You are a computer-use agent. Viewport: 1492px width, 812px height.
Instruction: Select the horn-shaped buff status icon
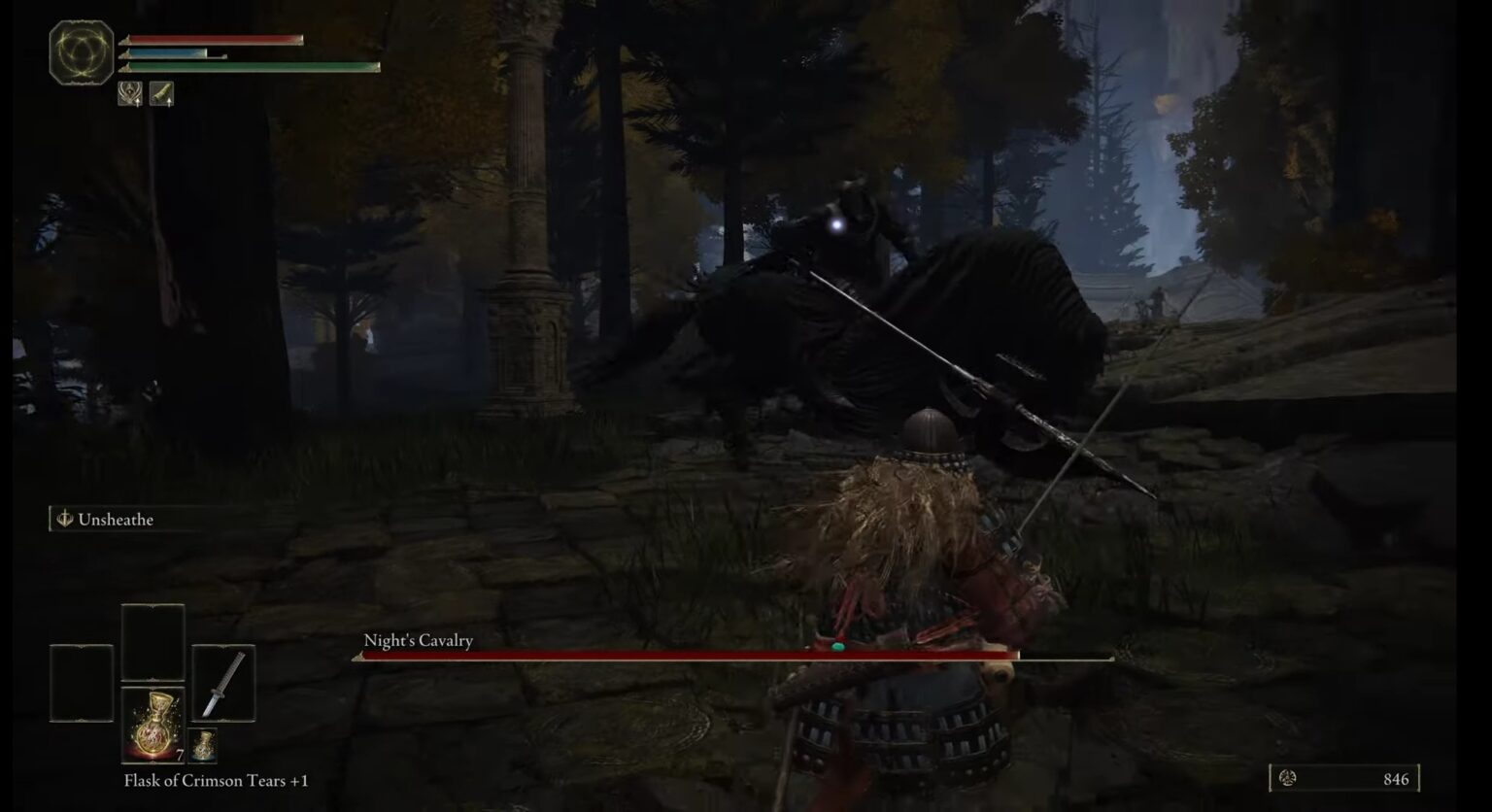point(161,91)
